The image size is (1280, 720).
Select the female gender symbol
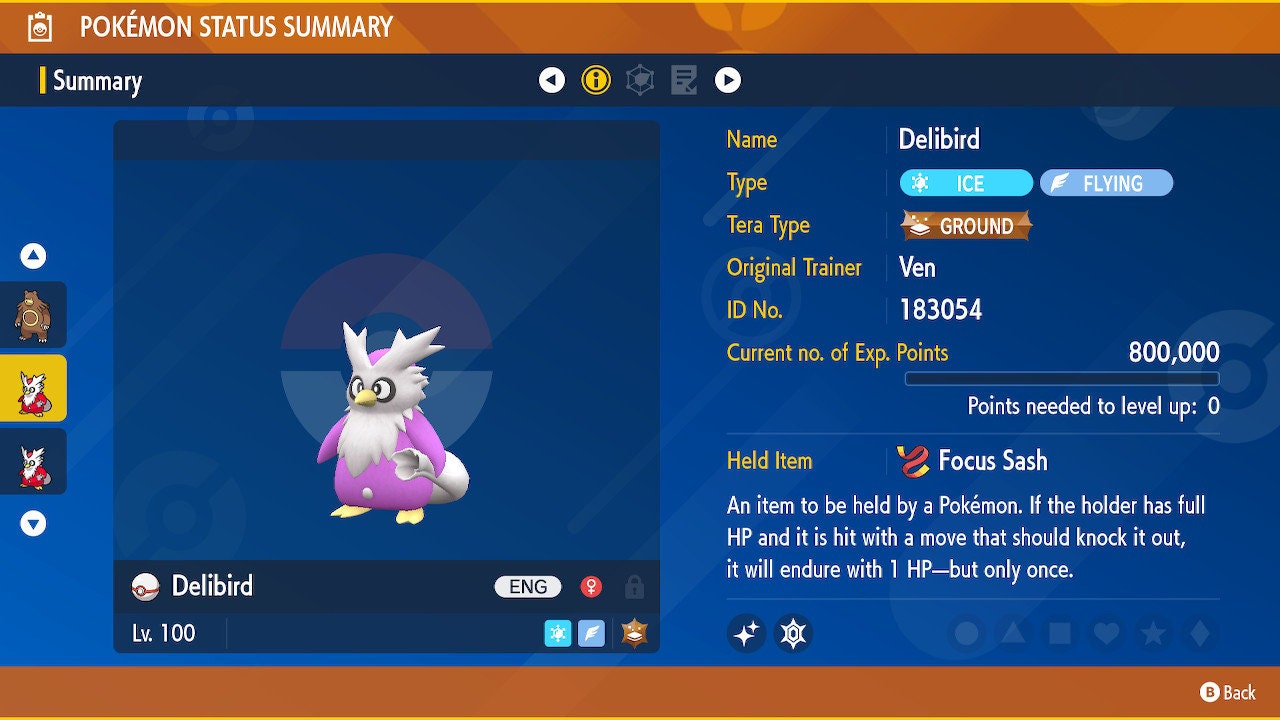589,587
